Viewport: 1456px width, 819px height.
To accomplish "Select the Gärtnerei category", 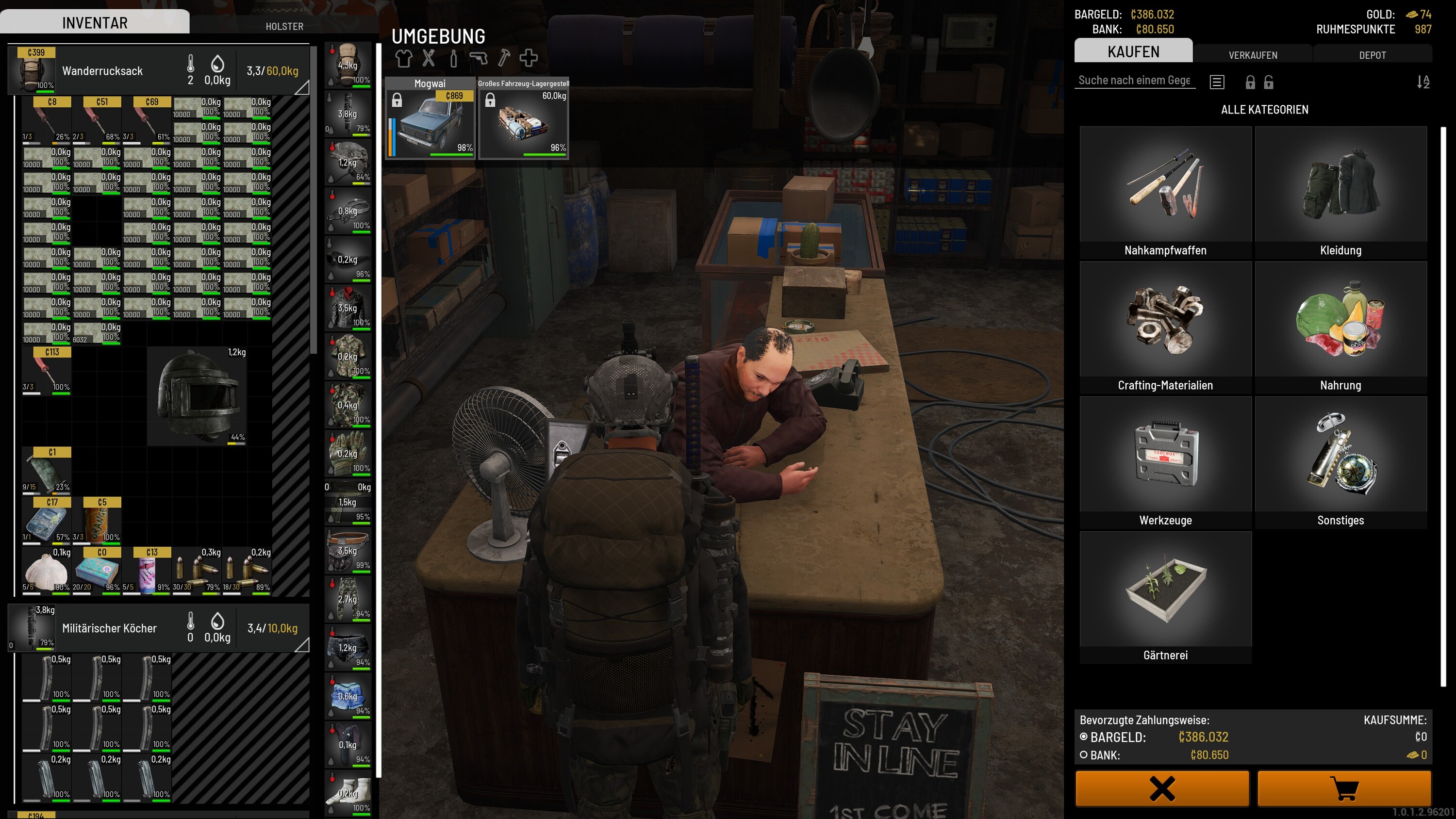I will tap(1165, 597).
